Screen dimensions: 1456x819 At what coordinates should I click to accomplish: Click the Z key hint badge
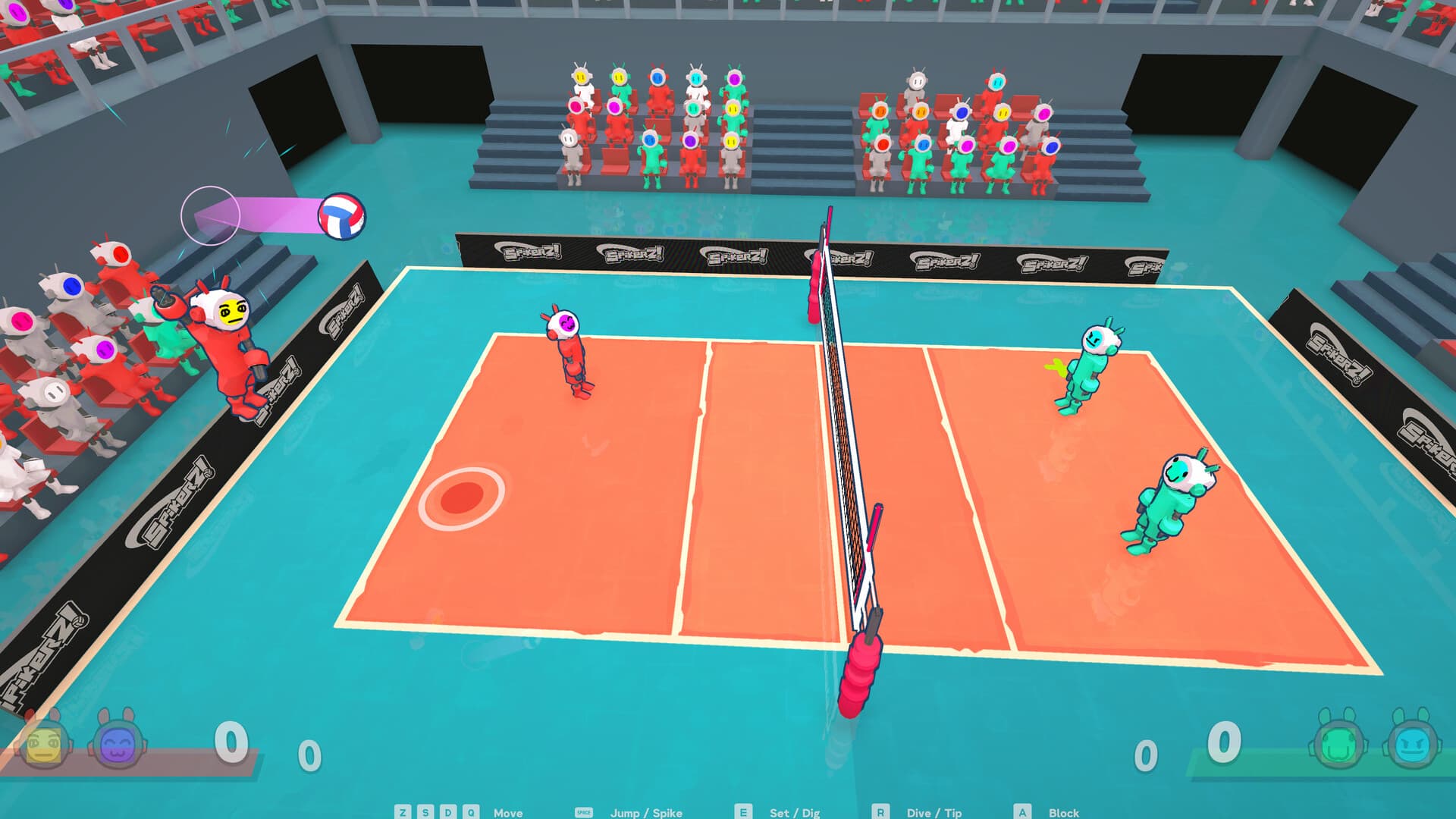pyautogui.click(x=402, y=812)
